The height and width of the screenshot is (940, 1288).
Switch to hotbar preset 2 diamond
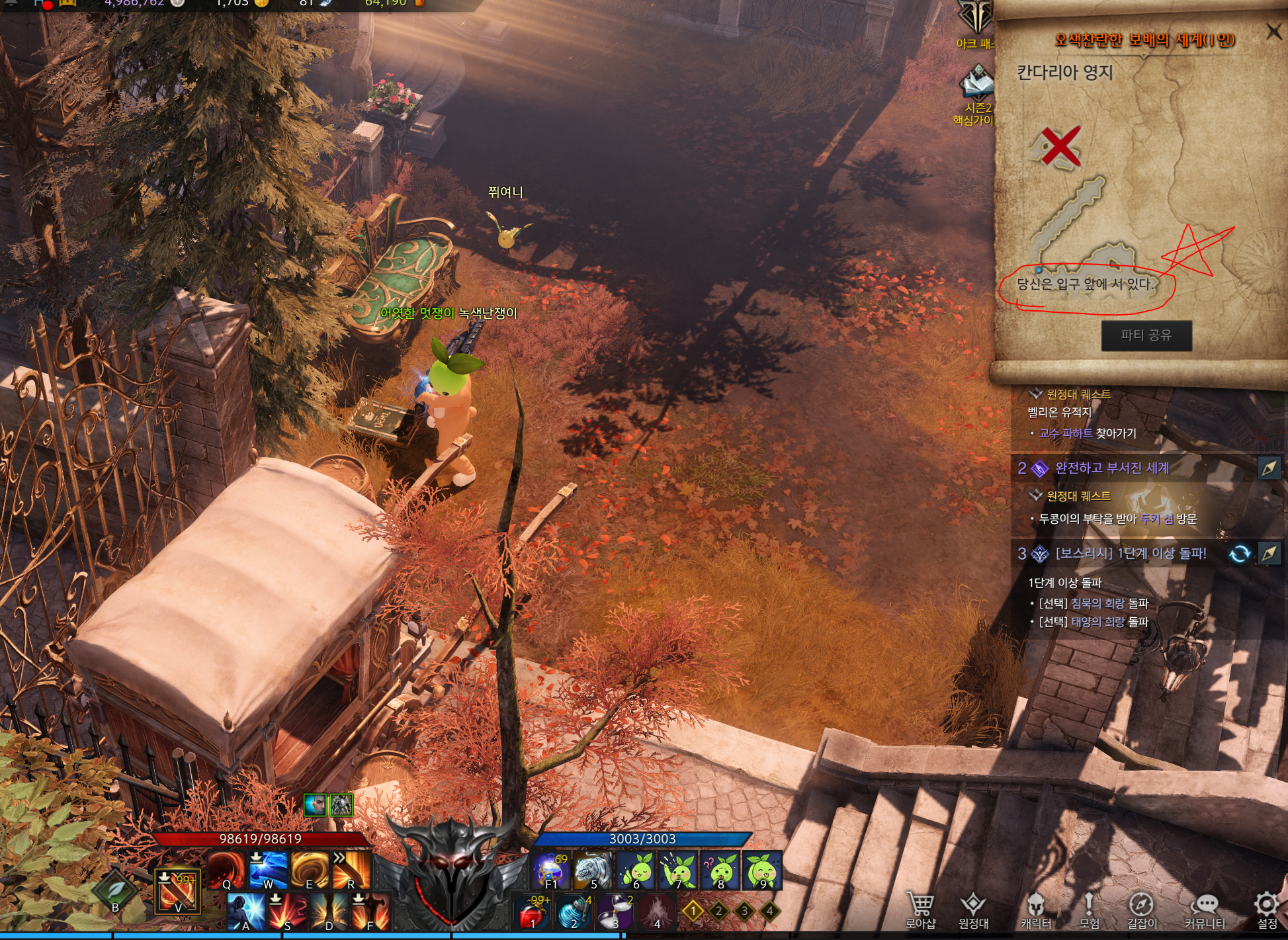tap(719, 911)
